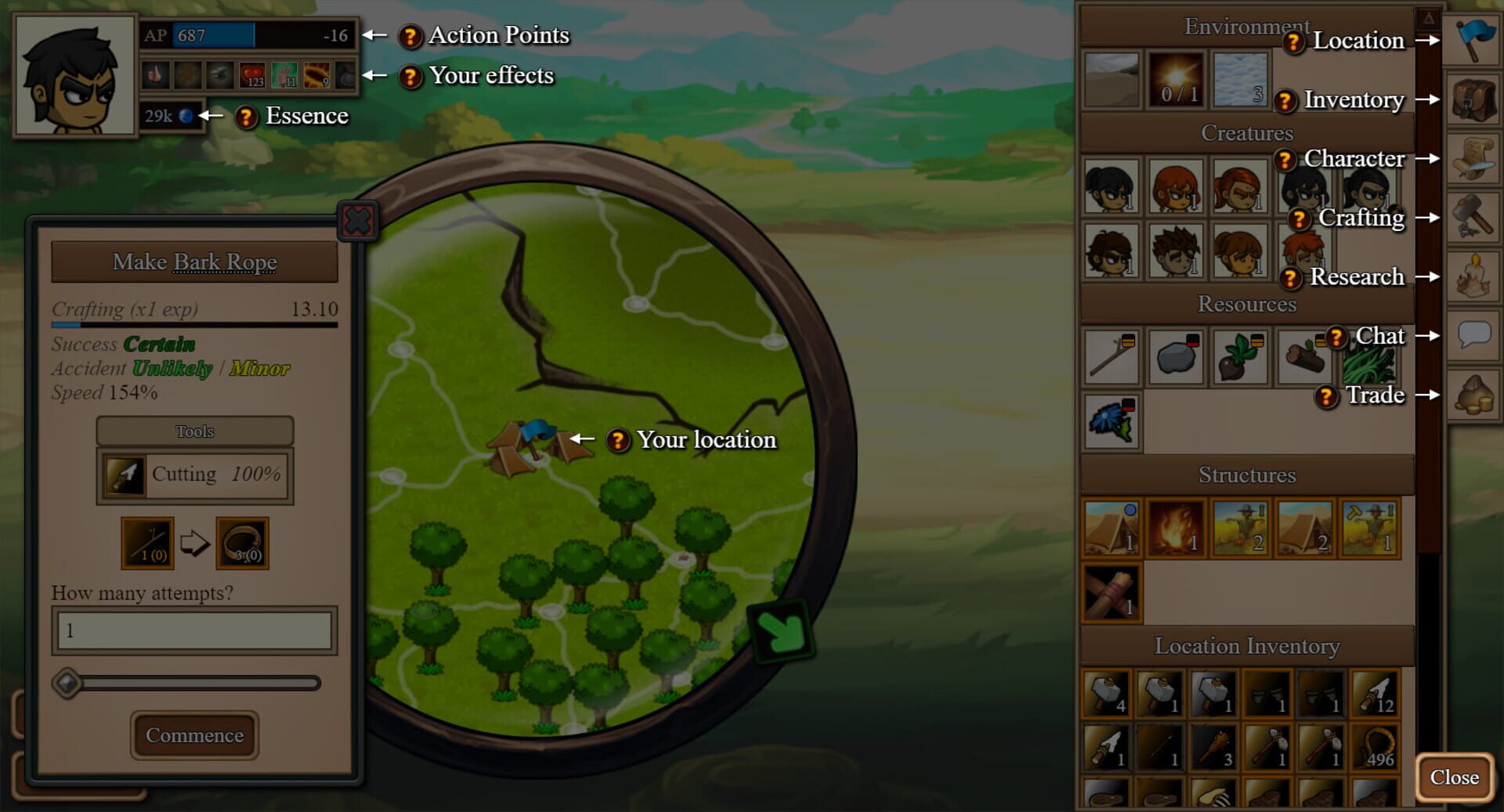The width and height of the screenshot is (1504, 812).
Task: Open the Trade coin sack tab
Action: coord(1473,395)
